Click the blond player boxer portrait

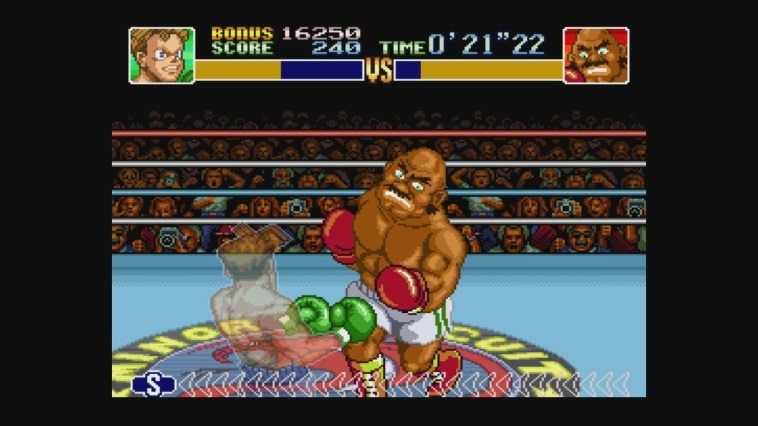point(161,55)
